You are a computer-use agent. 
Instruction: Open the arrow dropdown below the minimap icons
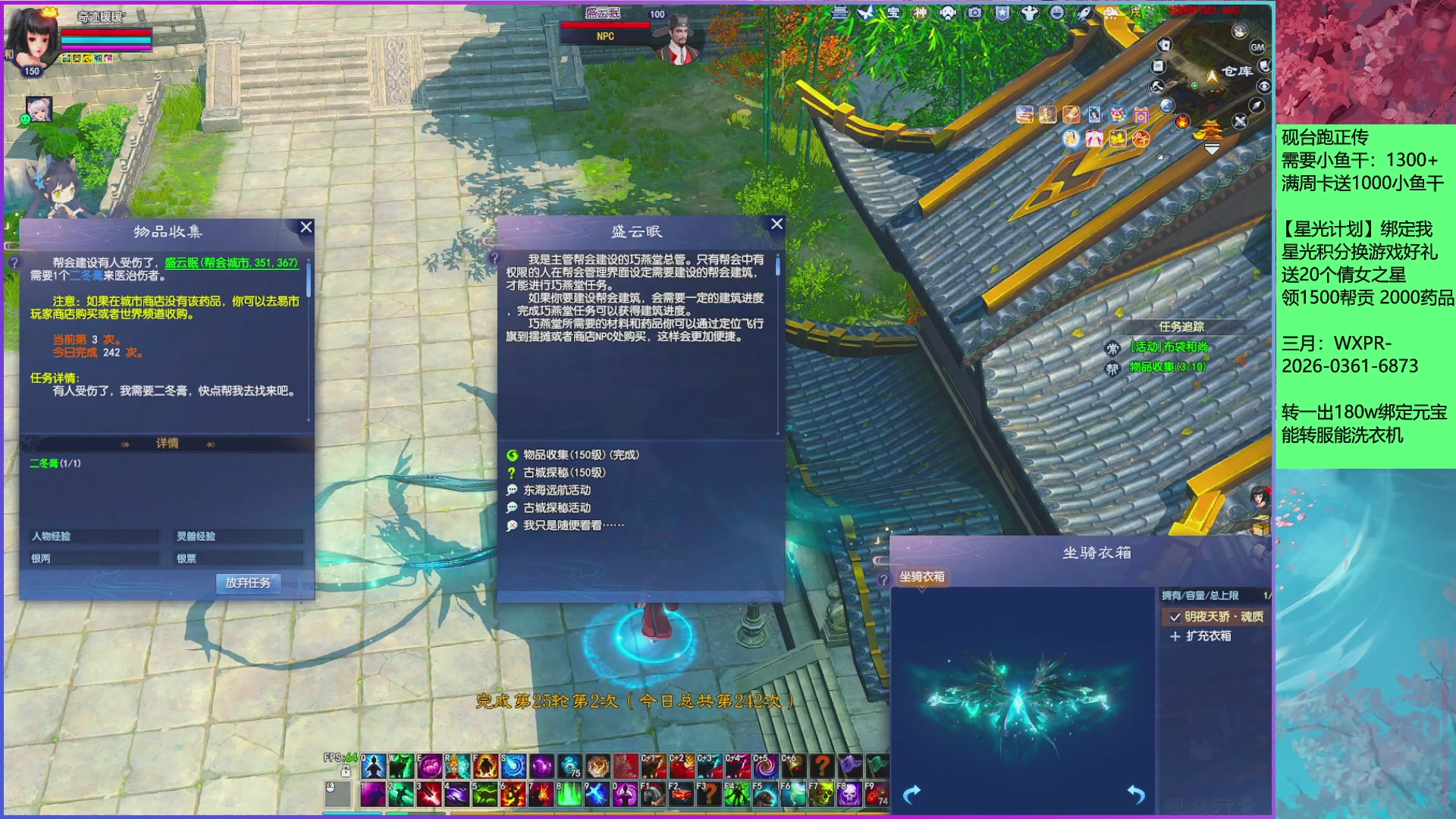click(1212, 148)
